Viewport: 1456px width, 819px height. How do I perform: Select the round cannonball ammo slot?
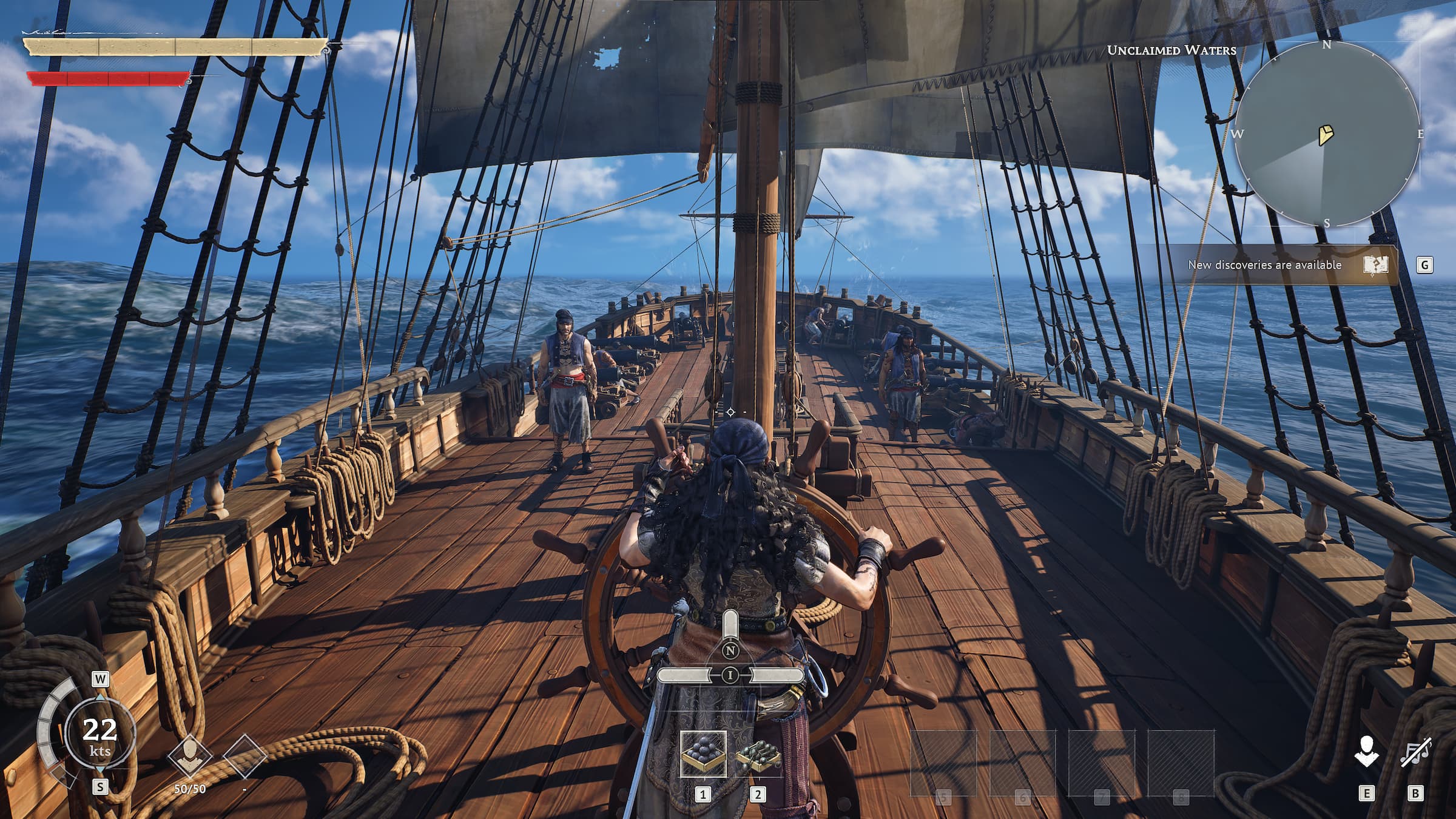pos(703,753)
